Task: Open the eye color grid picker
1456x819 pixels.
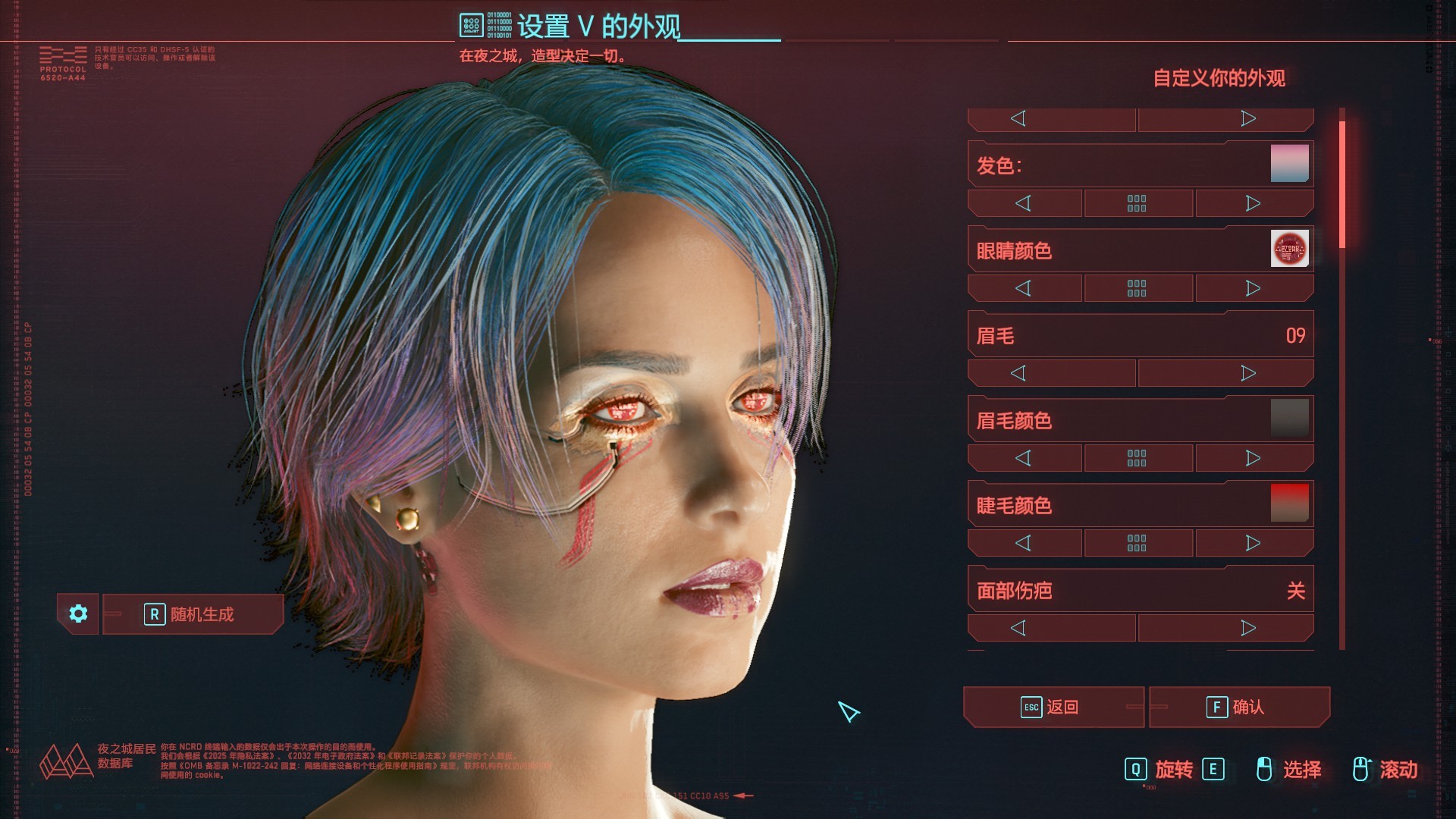Action: click(1137, 288)
